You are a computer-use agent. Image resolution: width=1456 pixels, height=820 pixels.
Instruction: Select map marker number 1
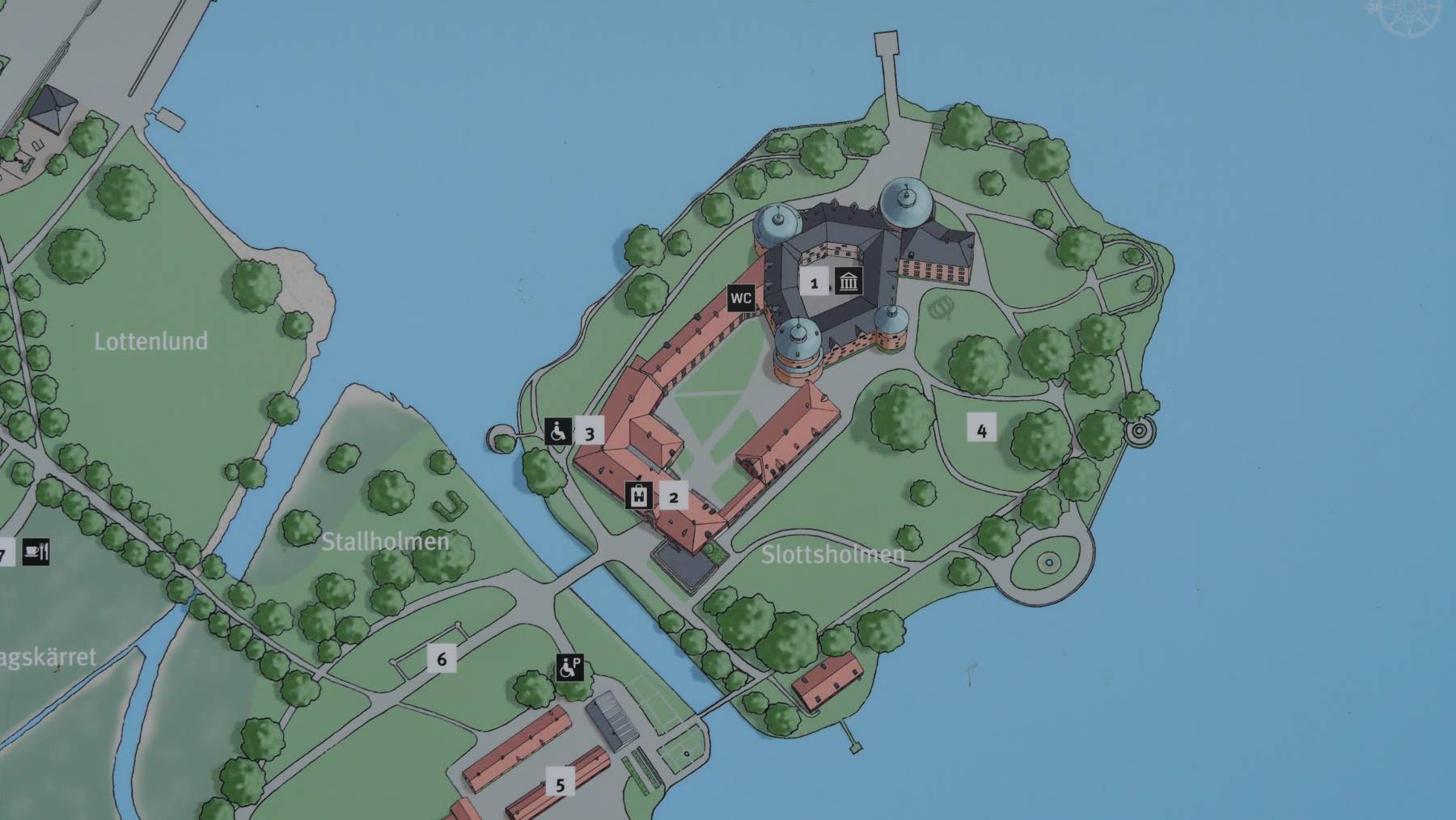(x=815, y=283)
